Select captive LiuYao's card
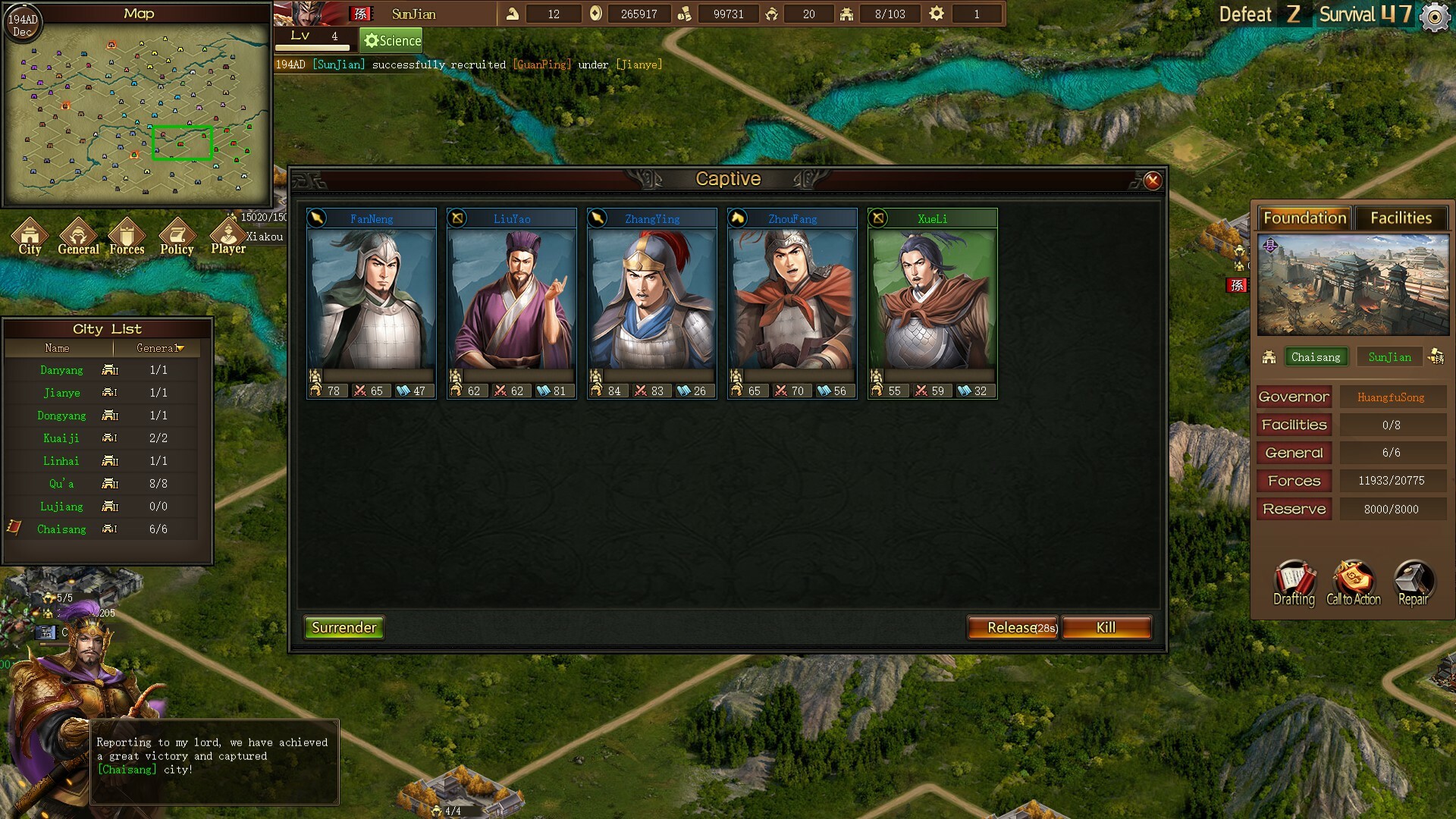The image size is (1456, 819). [512, 303]
